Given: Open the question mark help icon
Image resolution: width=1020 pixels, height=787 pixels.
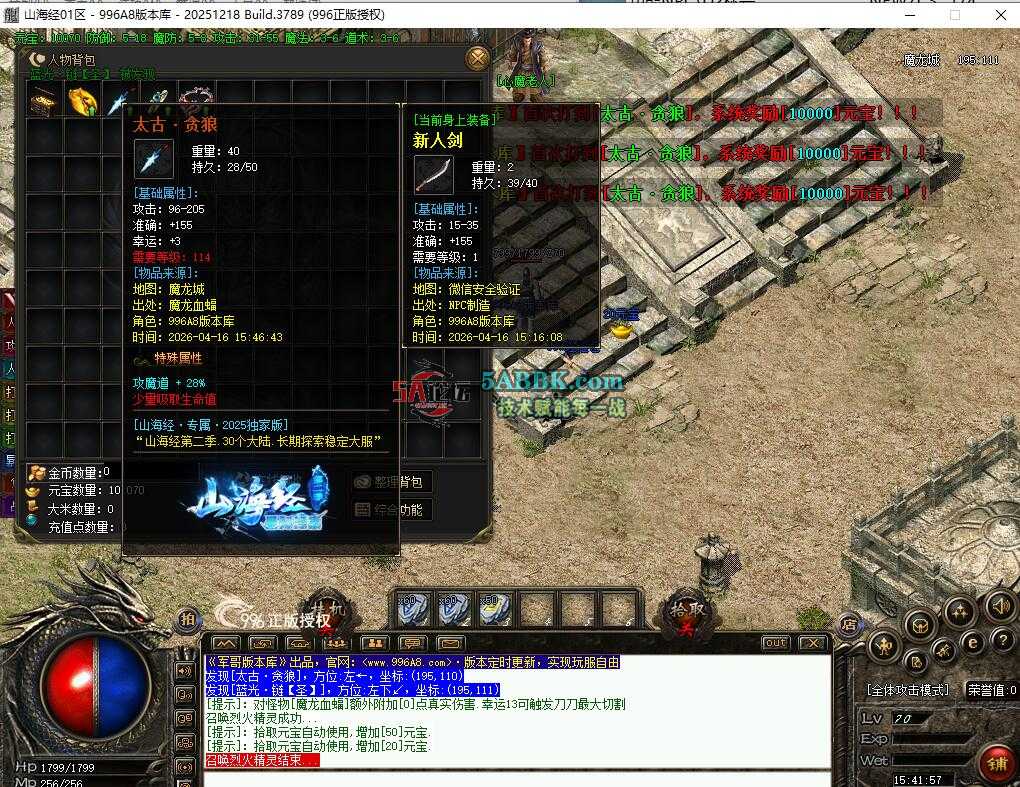Looking at the screenshot, I should click(x=1000, y=640).
